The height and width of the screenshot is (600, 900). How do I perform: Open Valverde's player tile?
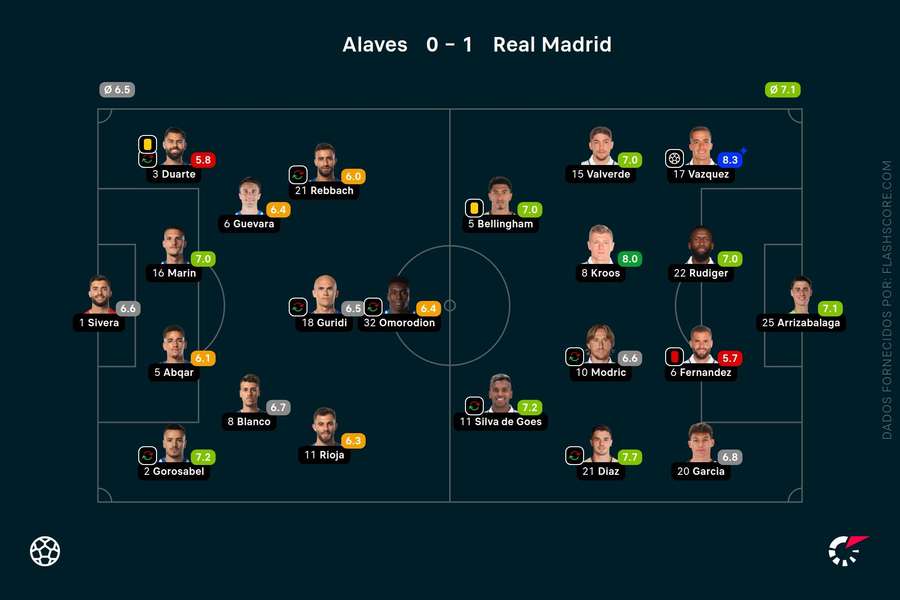(600, 147)
